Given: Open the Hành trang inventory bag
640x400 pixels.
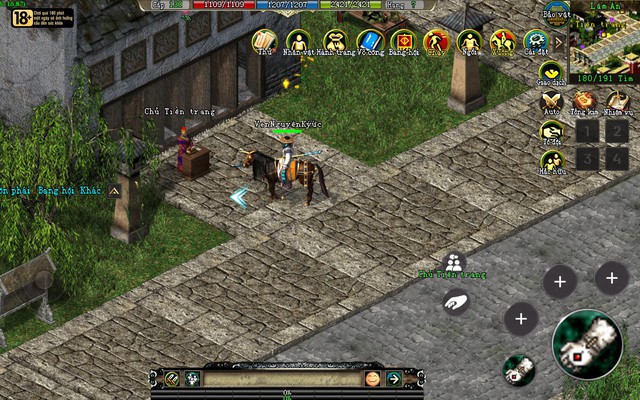Looking at the screenshot, I should pyautogui.click(x=334, y=40).
